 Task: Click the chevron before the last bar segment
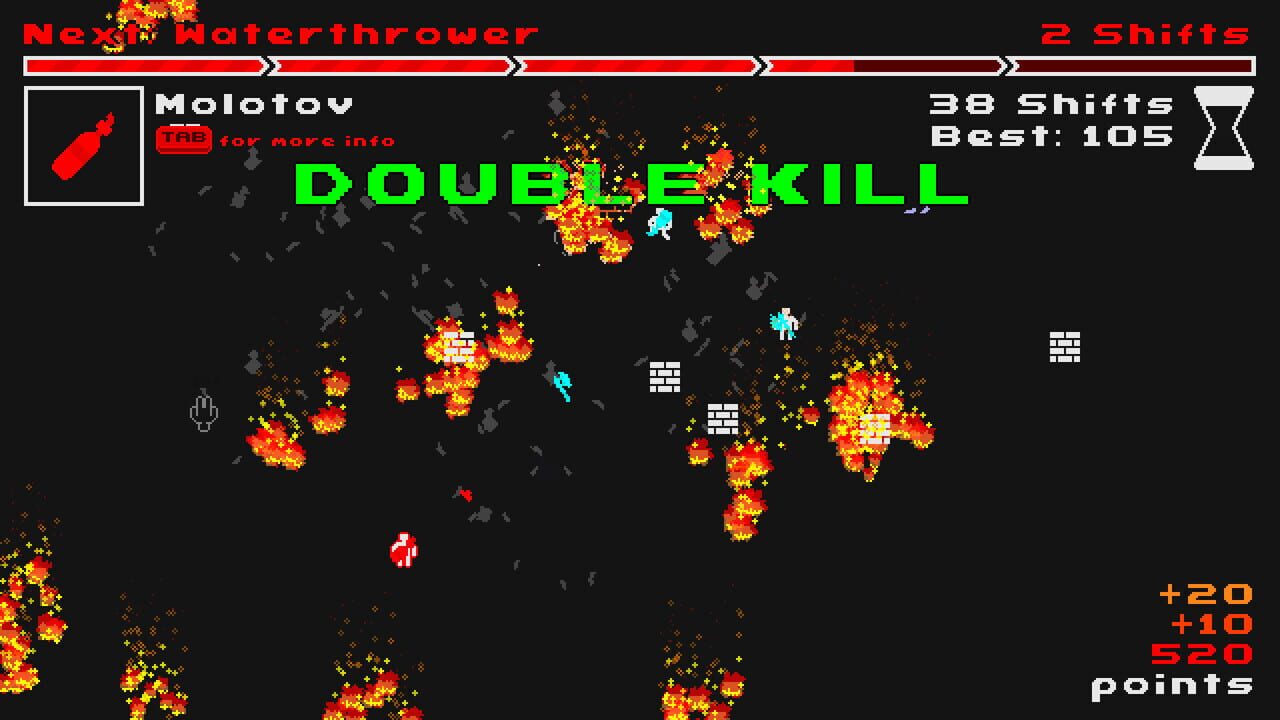tap(1005, 67)
